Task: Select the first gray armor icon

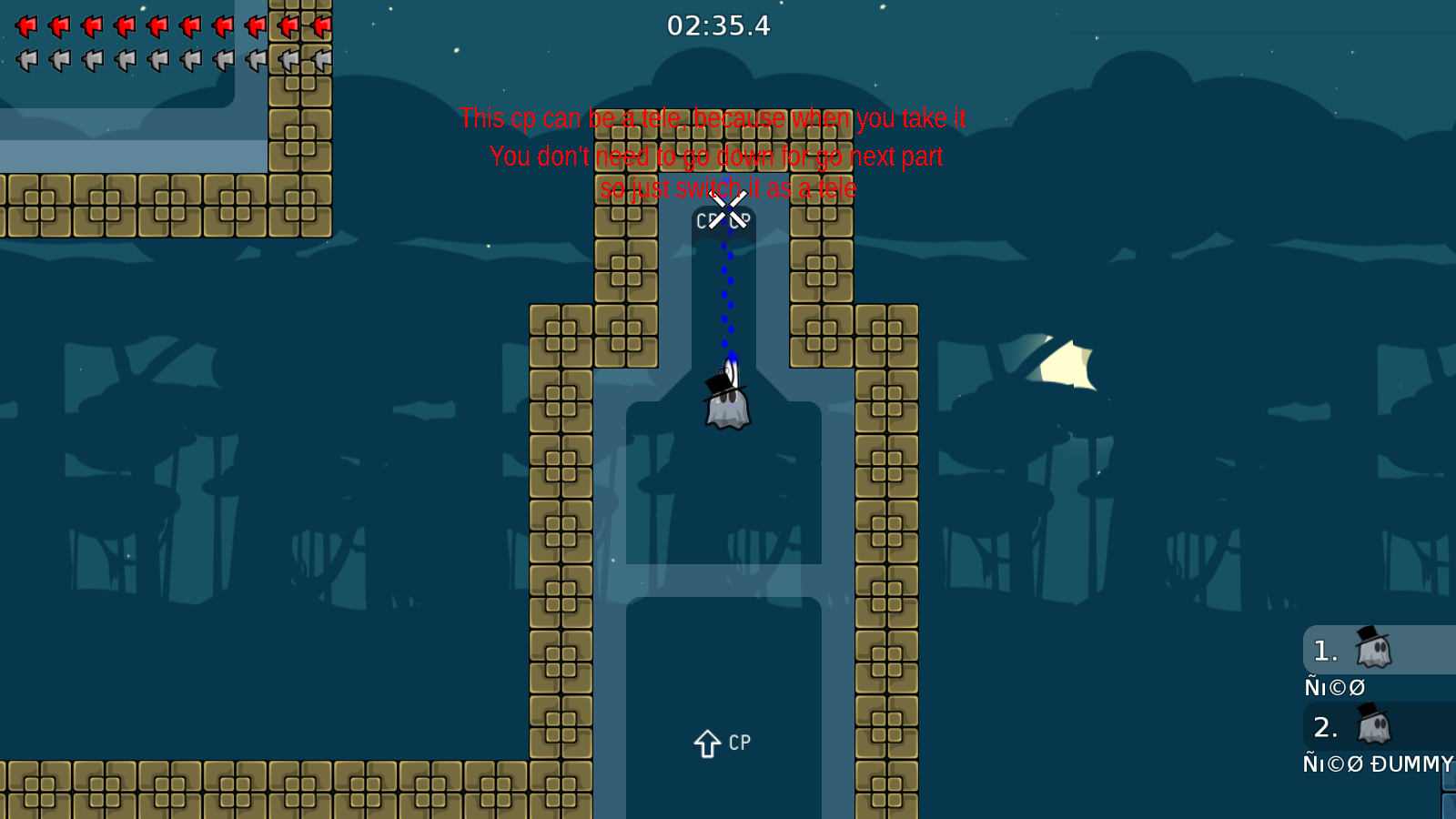Action: (25, 60)
